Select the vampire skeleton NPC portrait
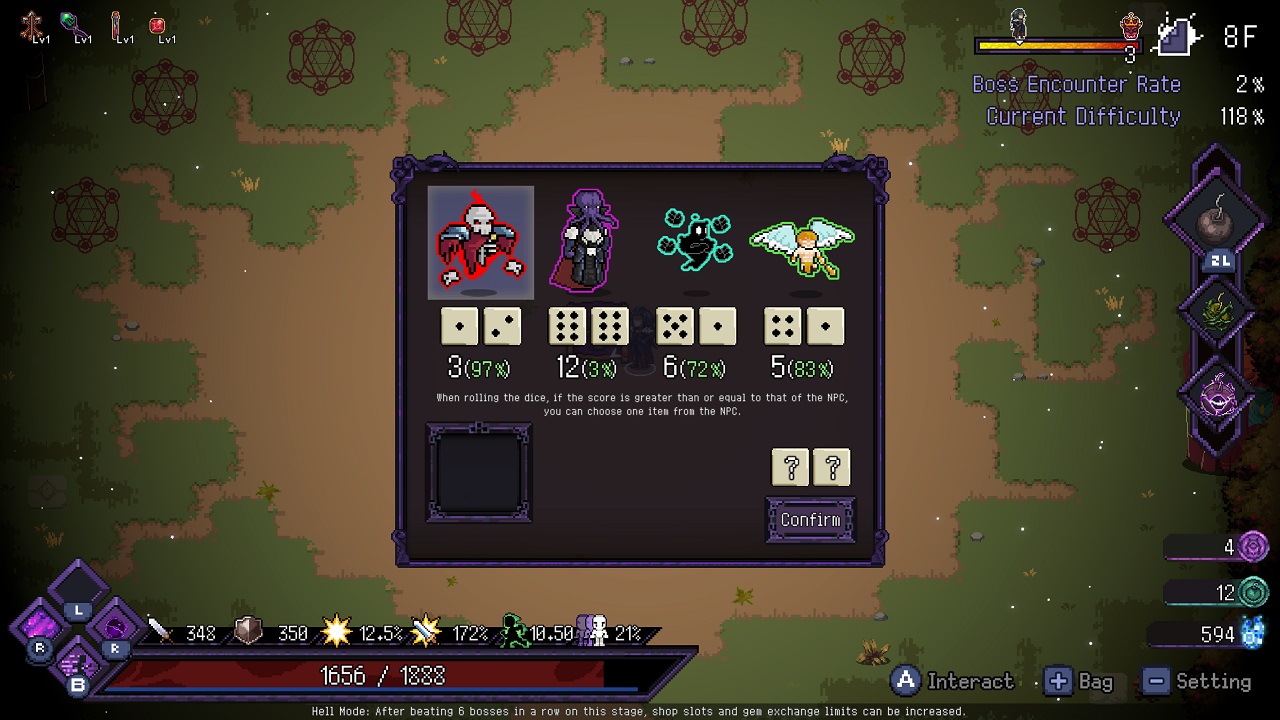Viewport: 1280px width, 720px height. tap(480, 242)
